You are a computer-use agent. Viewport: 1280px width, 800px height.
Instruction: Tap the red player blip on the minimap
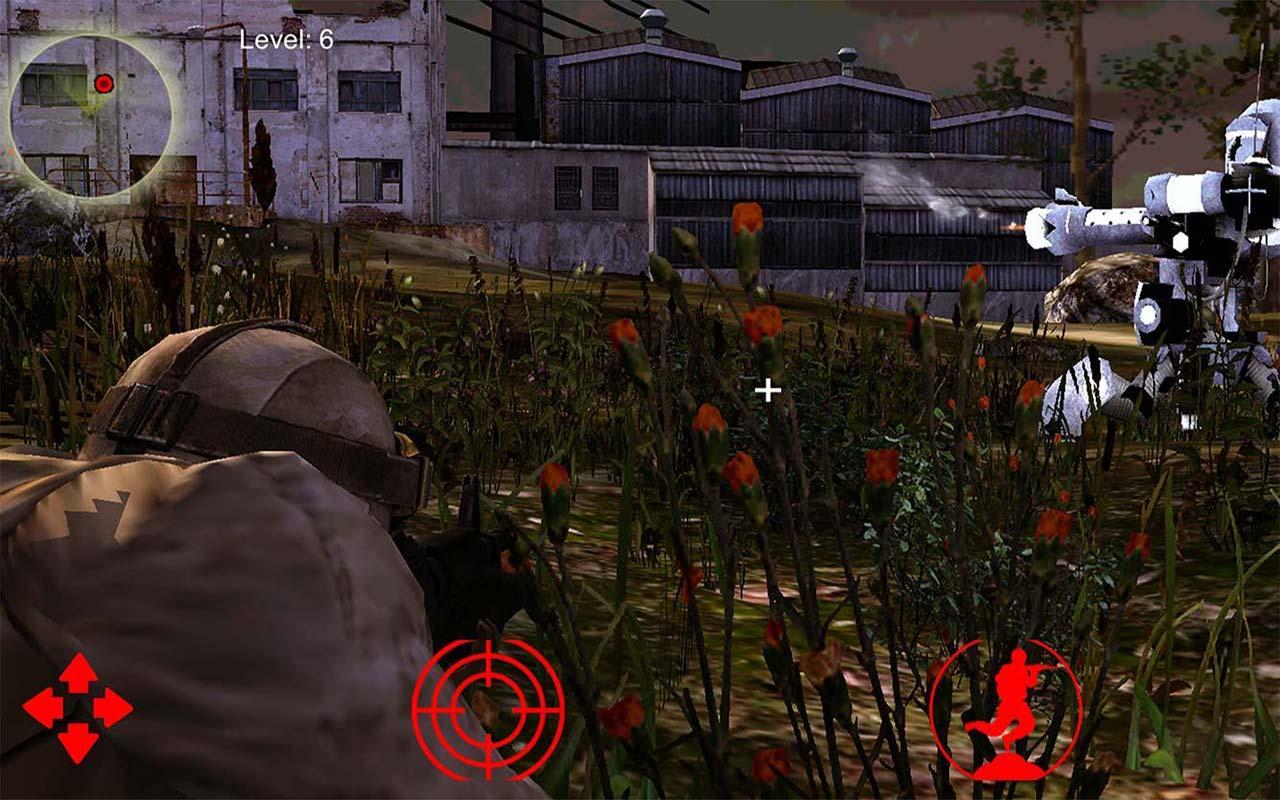pyautogui.click(x=102, y=83)
